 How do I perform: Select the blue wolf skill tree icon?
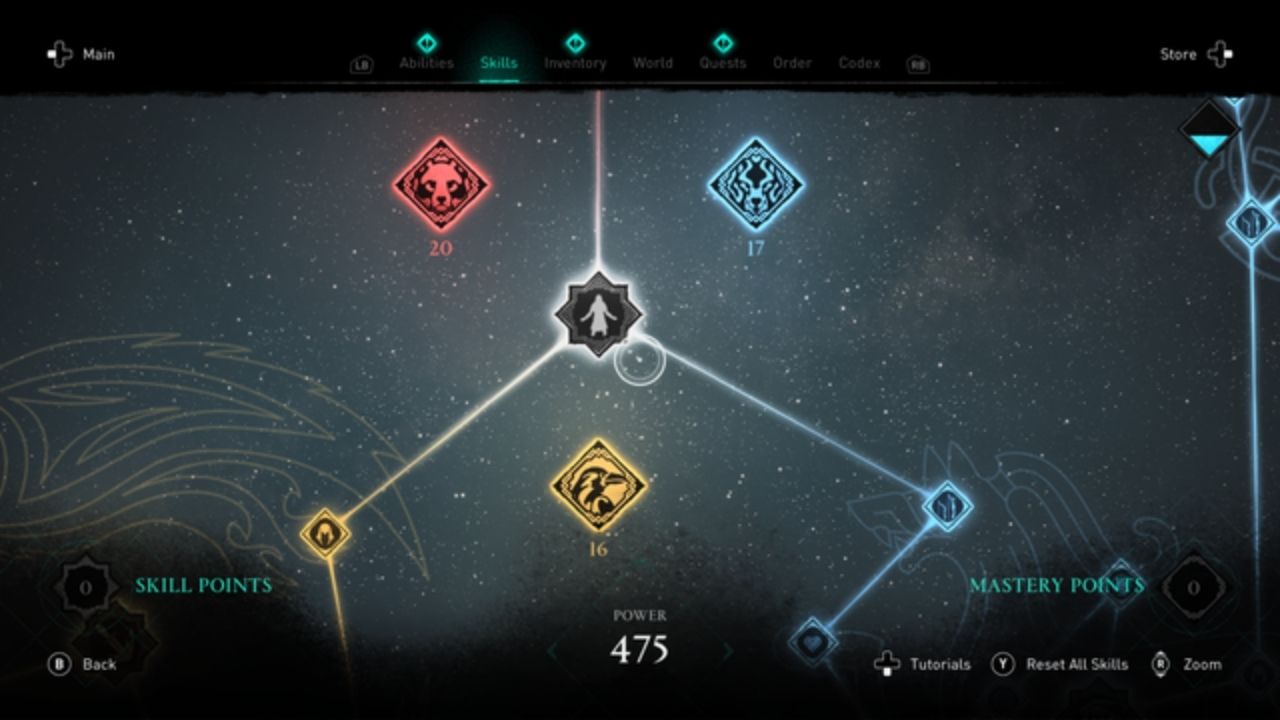[x=756, y=185]
